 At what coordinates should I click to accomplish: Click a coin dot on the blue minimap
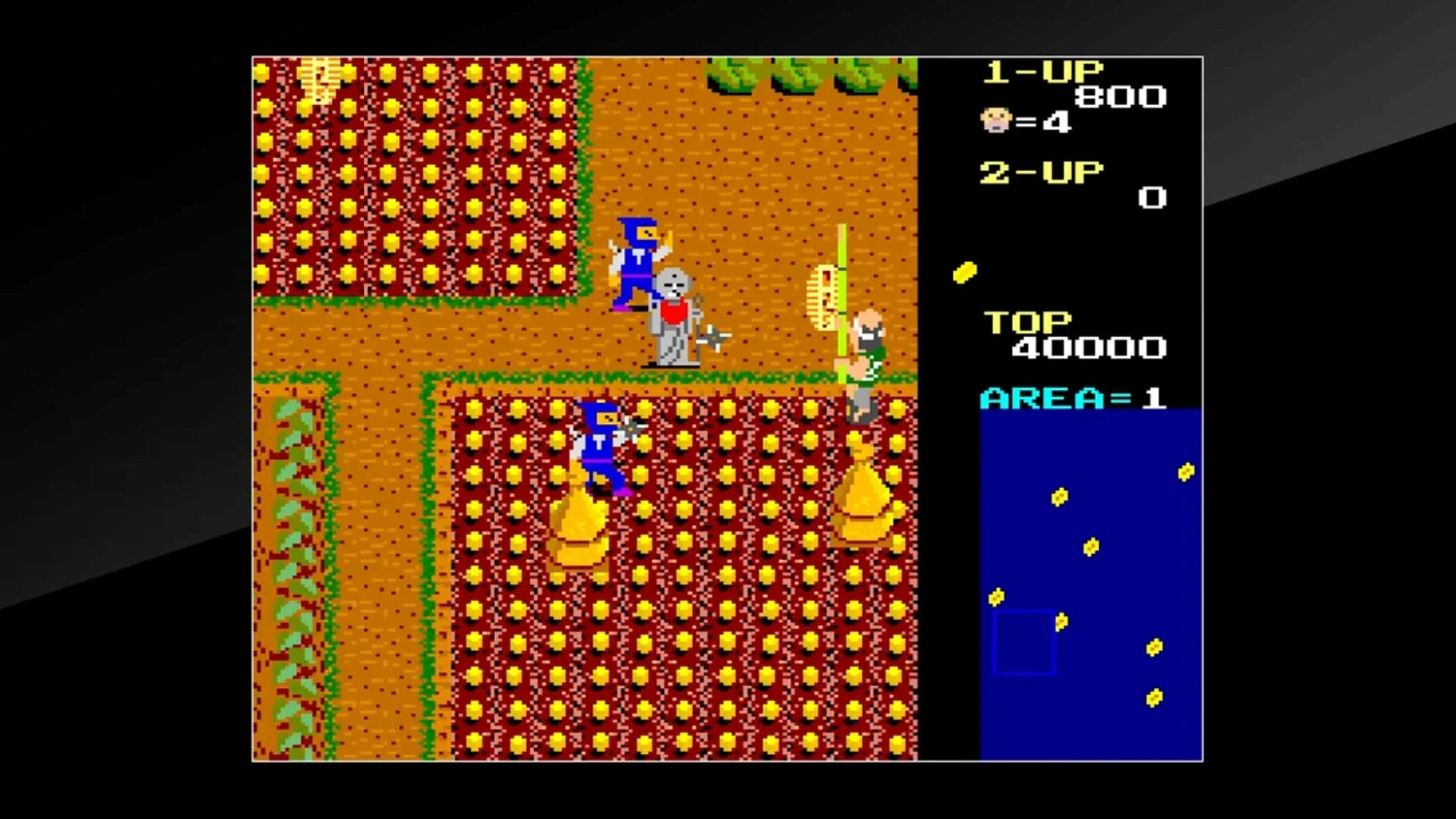[x=1061, y=495]
